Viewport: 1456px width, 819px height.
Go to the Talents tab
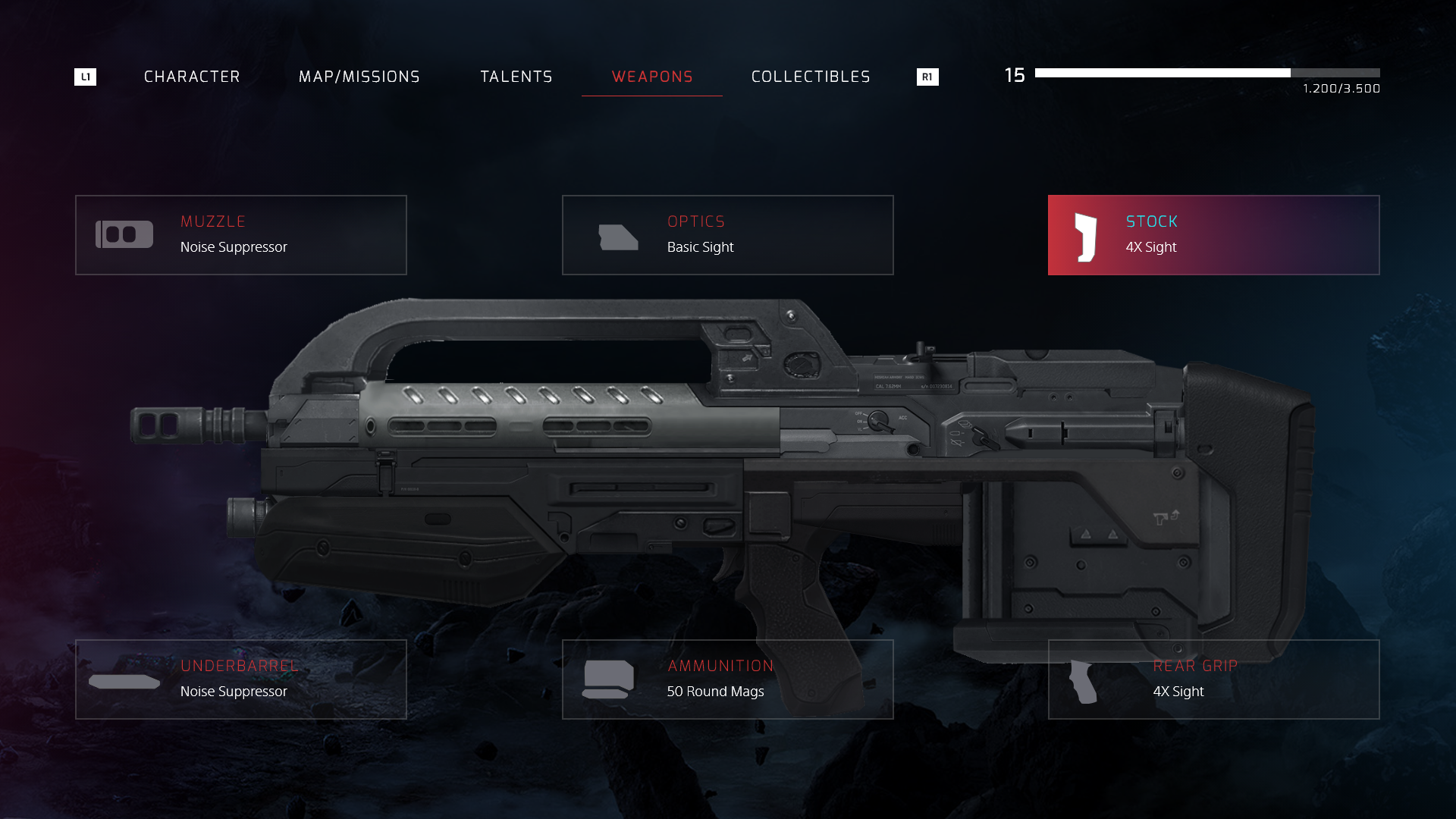[x=516, y=77]
